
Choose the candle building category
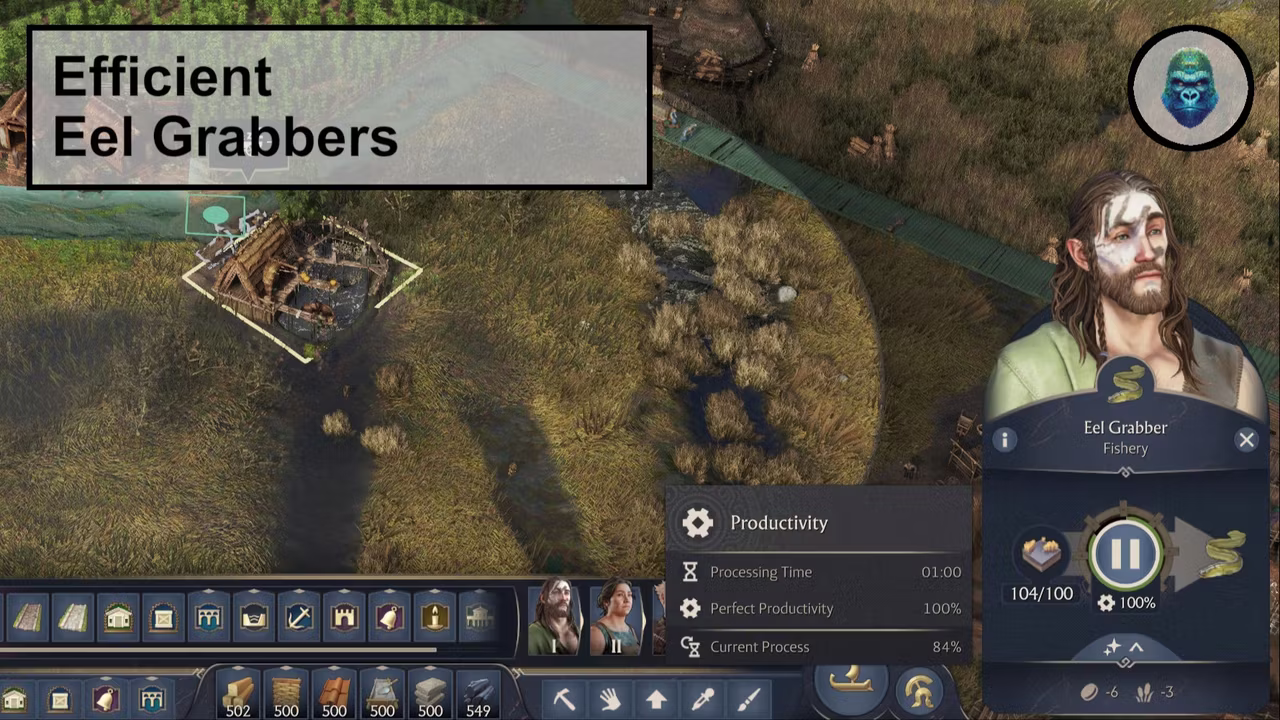[x=434, y=617]
